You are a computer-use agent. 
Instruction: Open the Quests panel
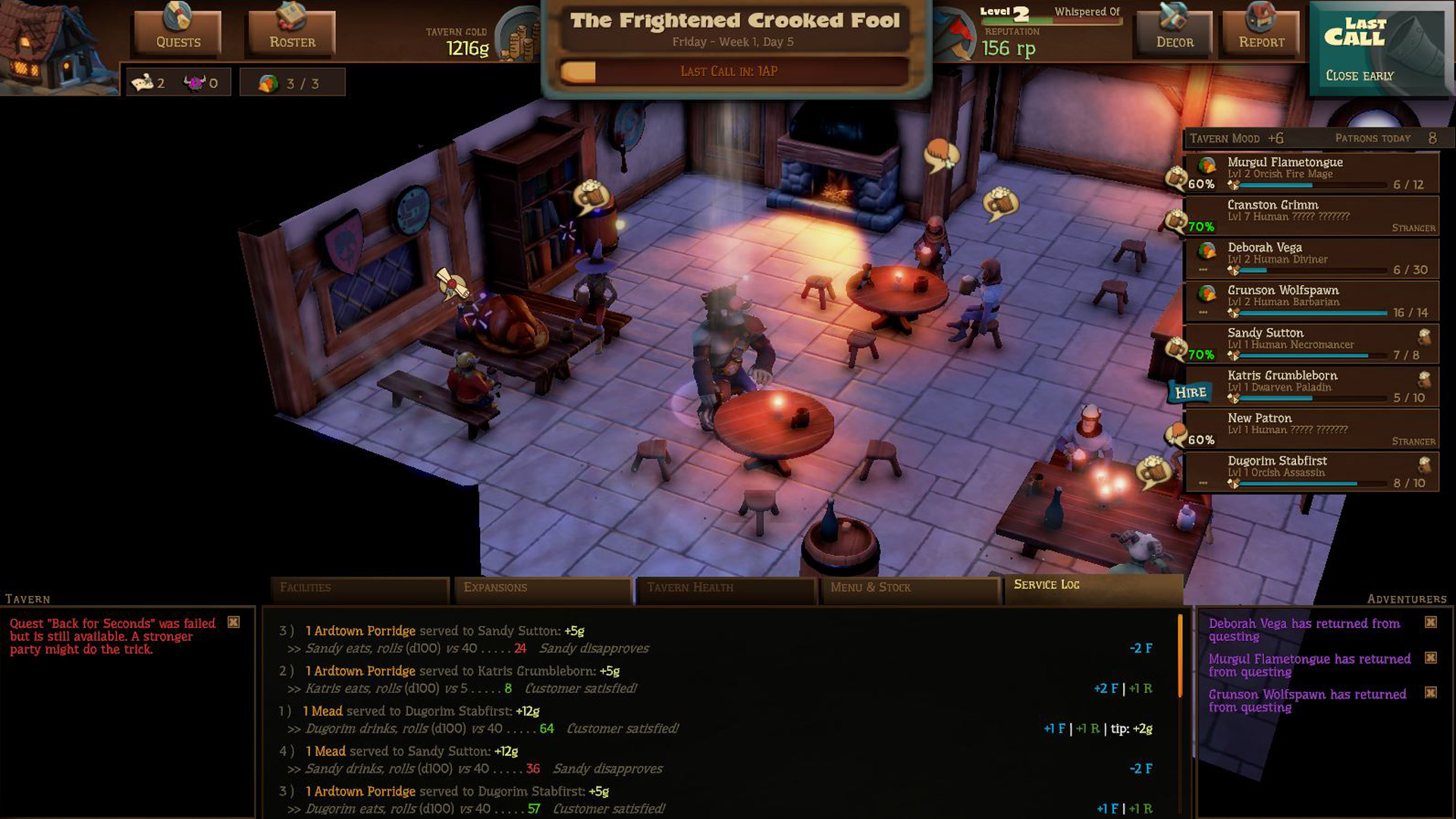coord(176,32)
